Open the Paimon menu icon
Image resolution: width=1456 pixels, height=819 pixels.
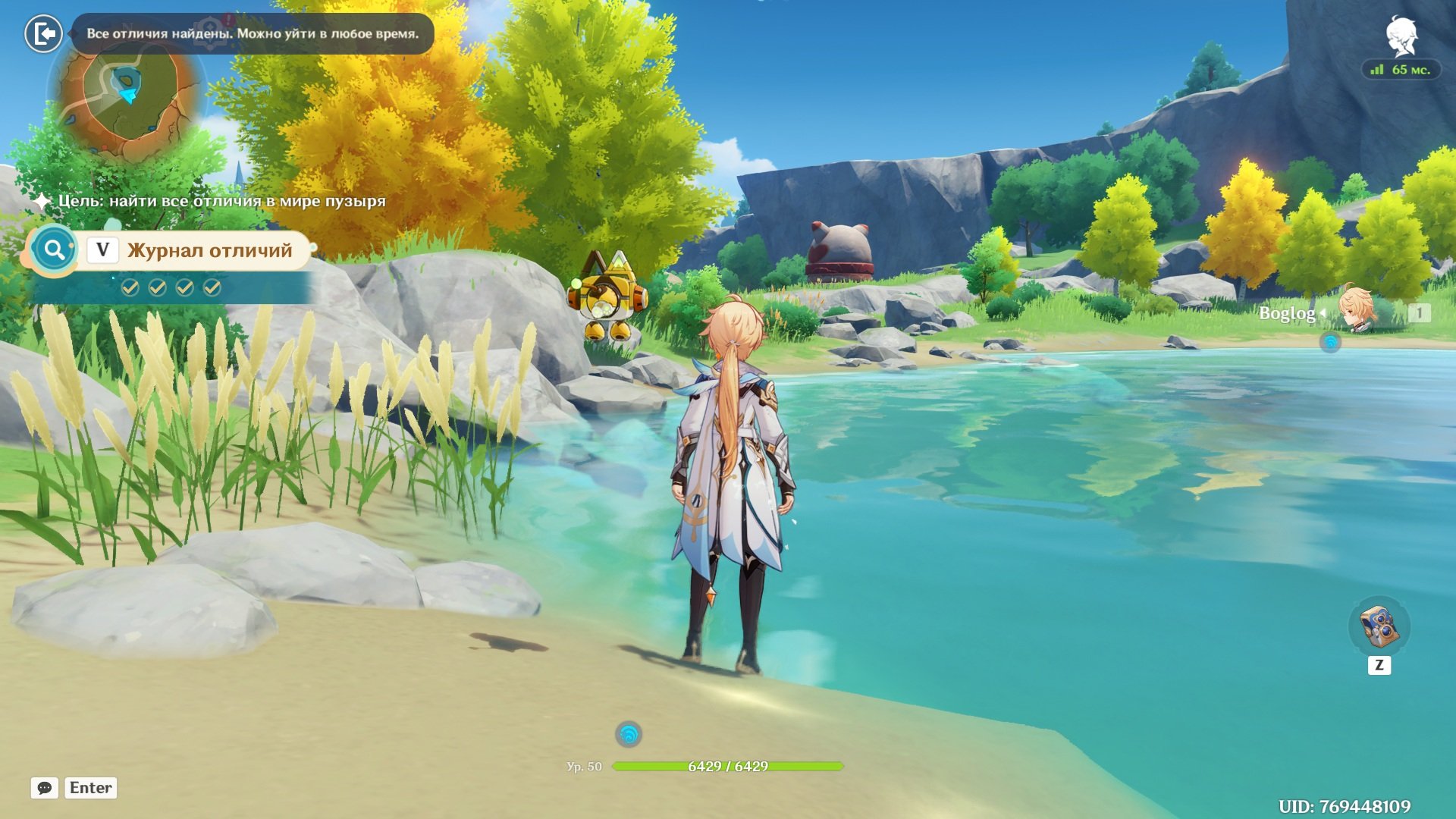[x=1401, y=36]
